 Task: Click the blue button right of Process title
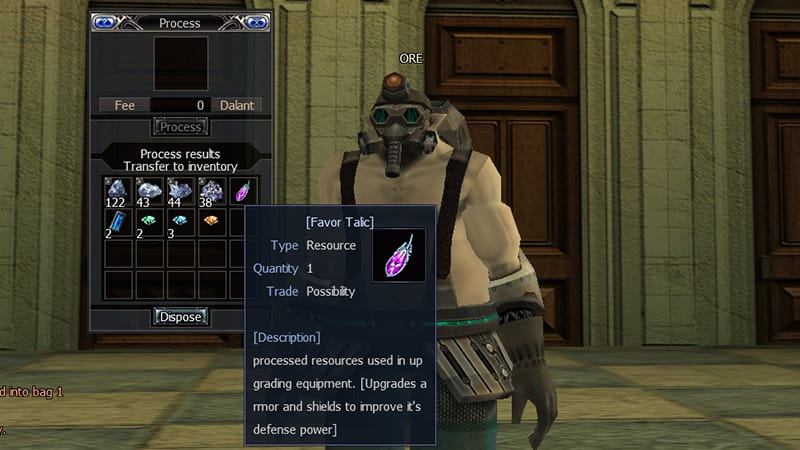(x=257, y=22)
